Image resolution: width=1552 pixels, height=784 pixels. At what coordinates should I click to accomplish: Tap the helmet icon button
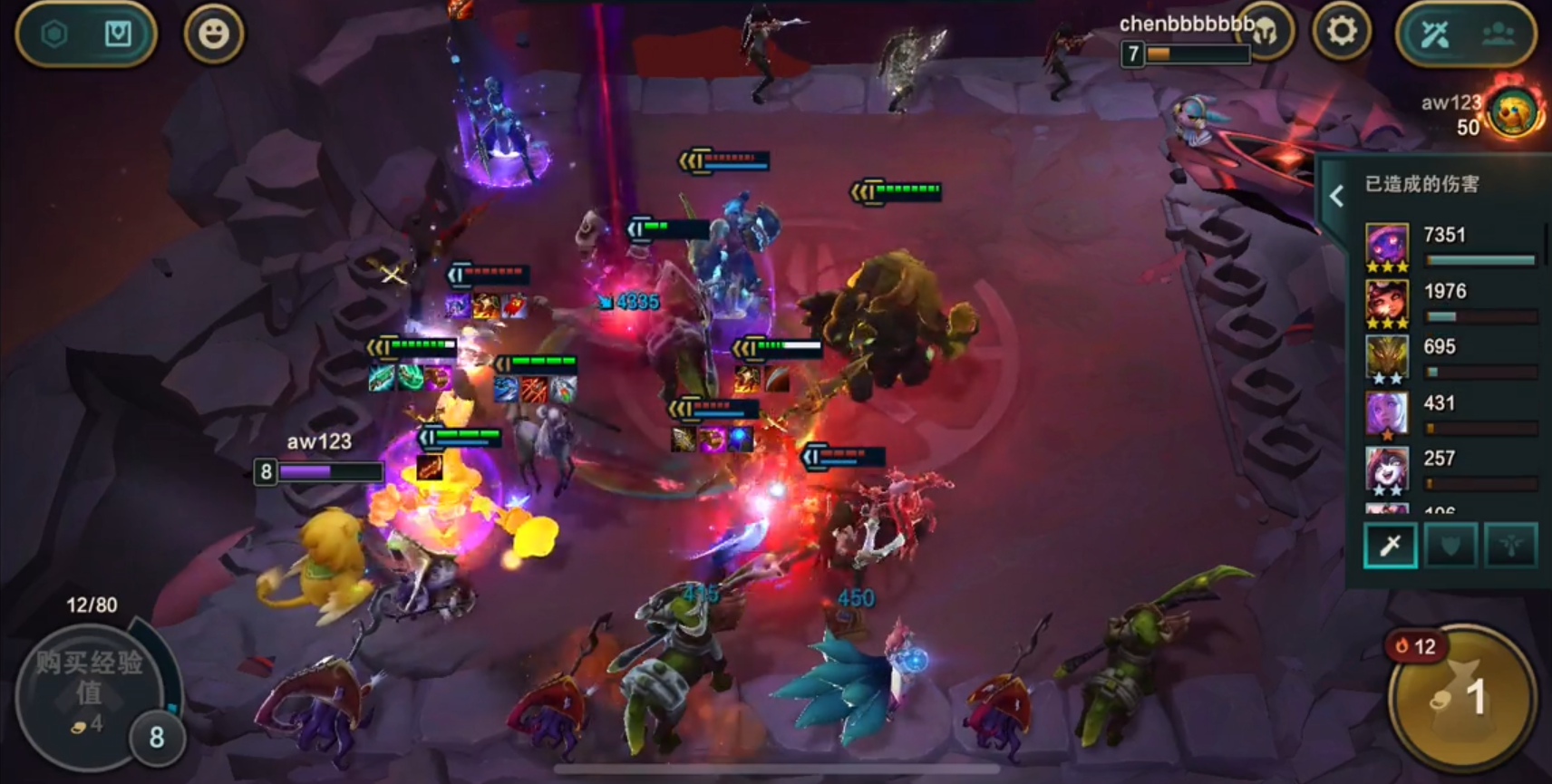1266,33
